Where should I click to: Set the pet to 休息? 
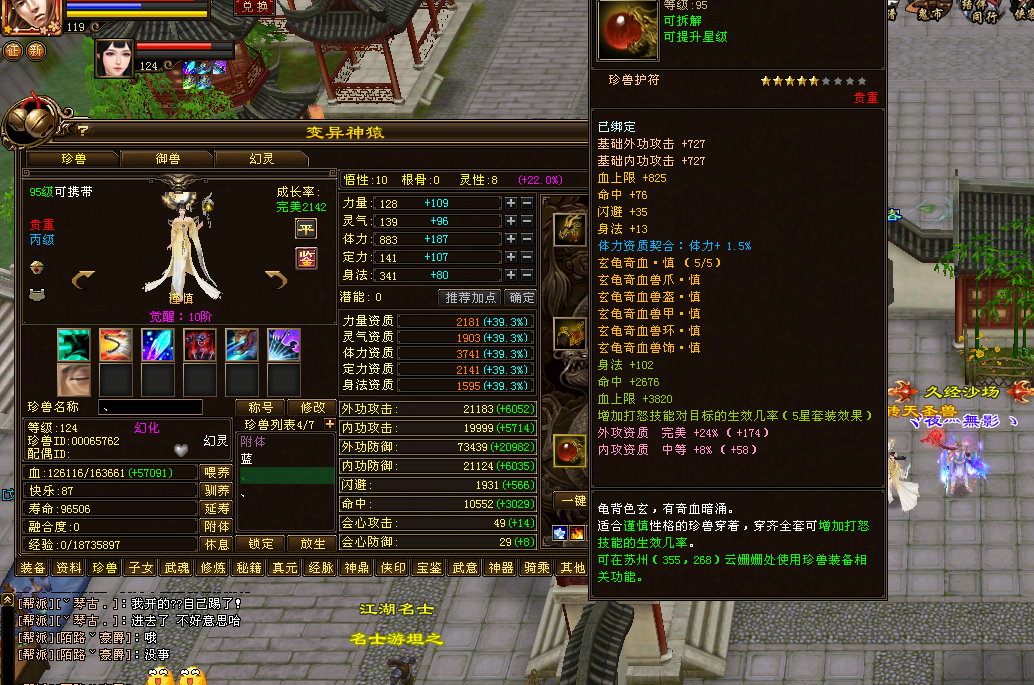tap(217, 544)
